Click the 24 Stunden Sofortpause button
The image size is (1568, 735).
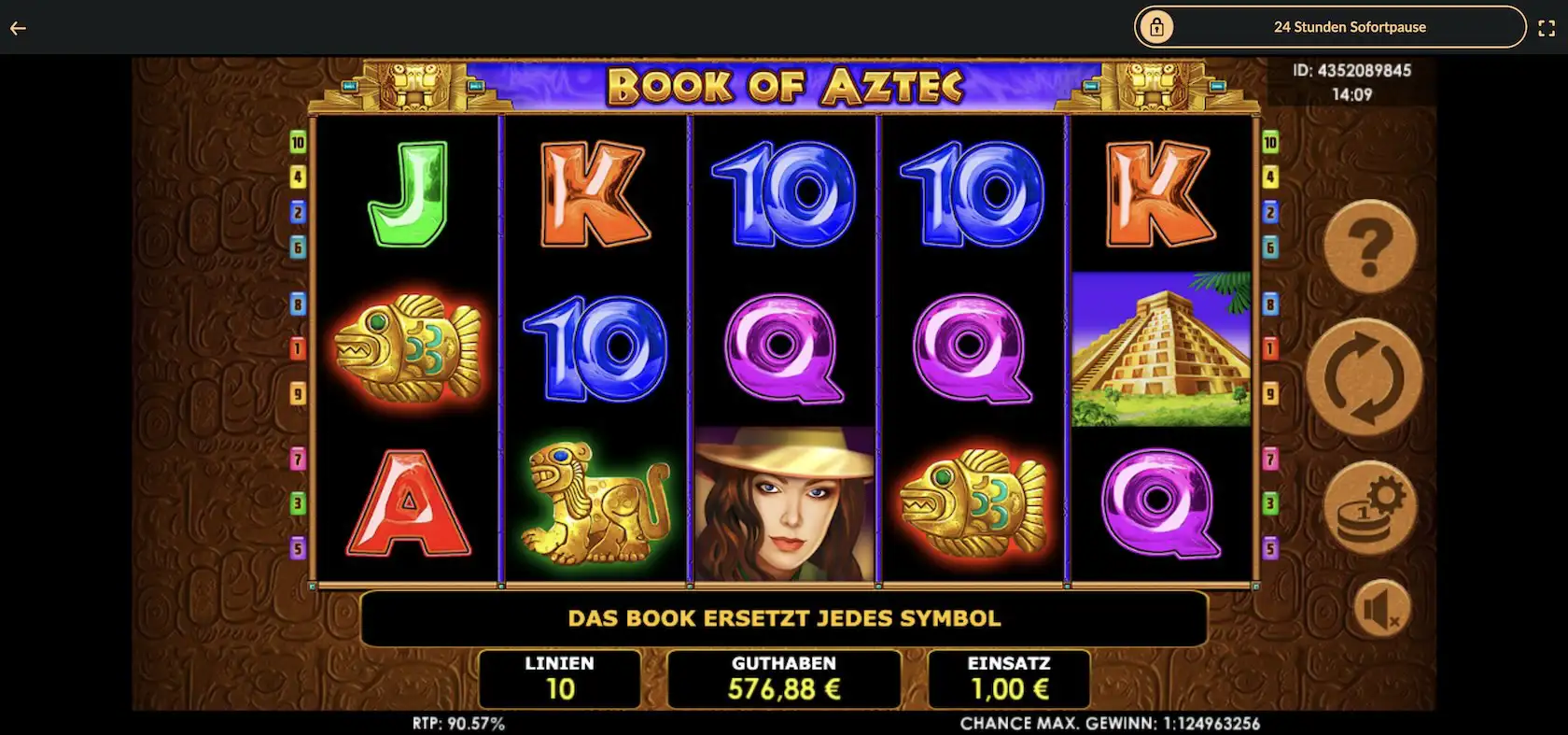coord(1330,27)
